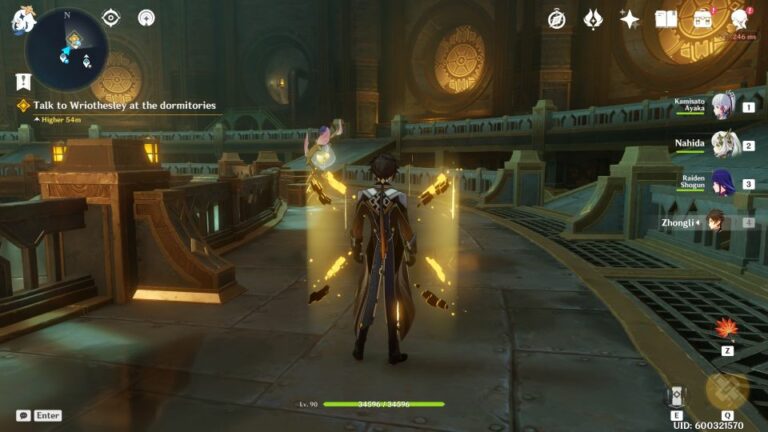Toggle the eye-shaped Elemental Sight icon

pyautogui.click(x=111, y=18)
